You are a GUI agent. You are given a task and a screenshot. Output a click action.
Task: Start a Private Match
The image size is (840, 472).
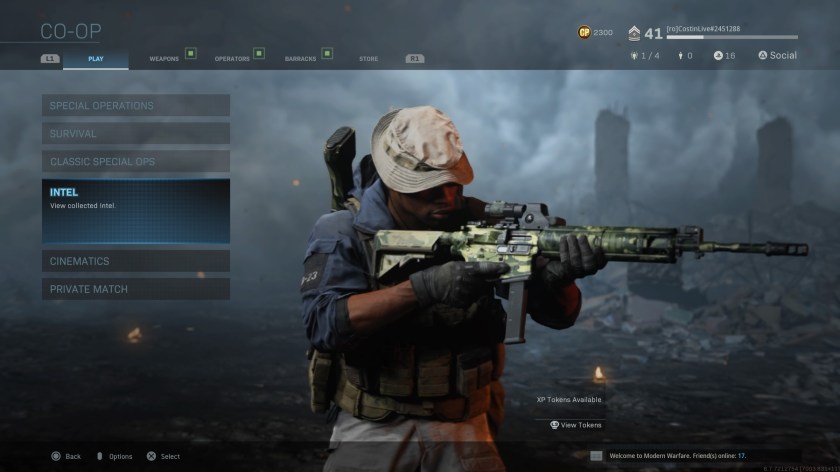point(136,289)
